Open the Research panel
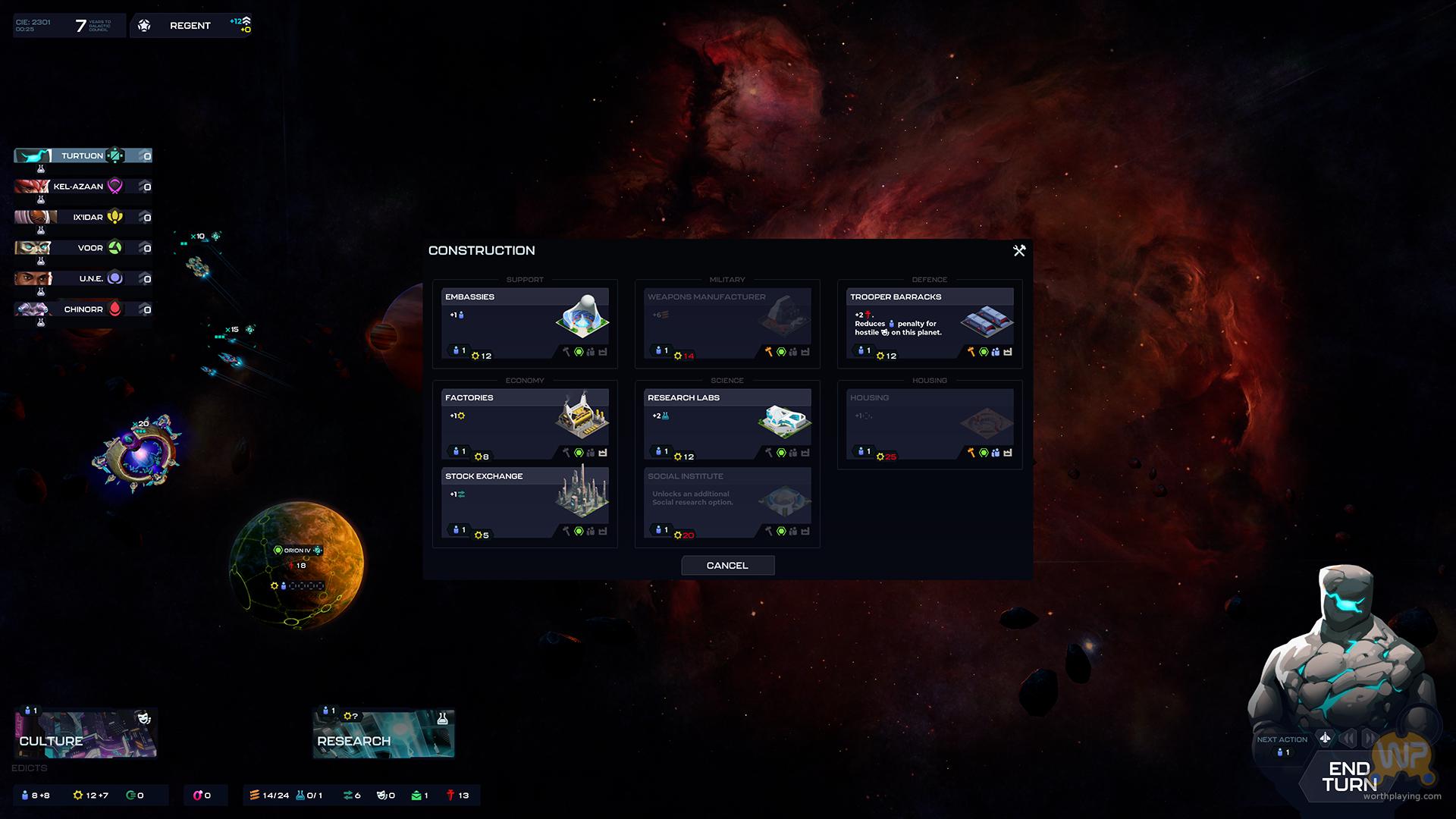This screenshot has width=1456, height=819. 384,734
